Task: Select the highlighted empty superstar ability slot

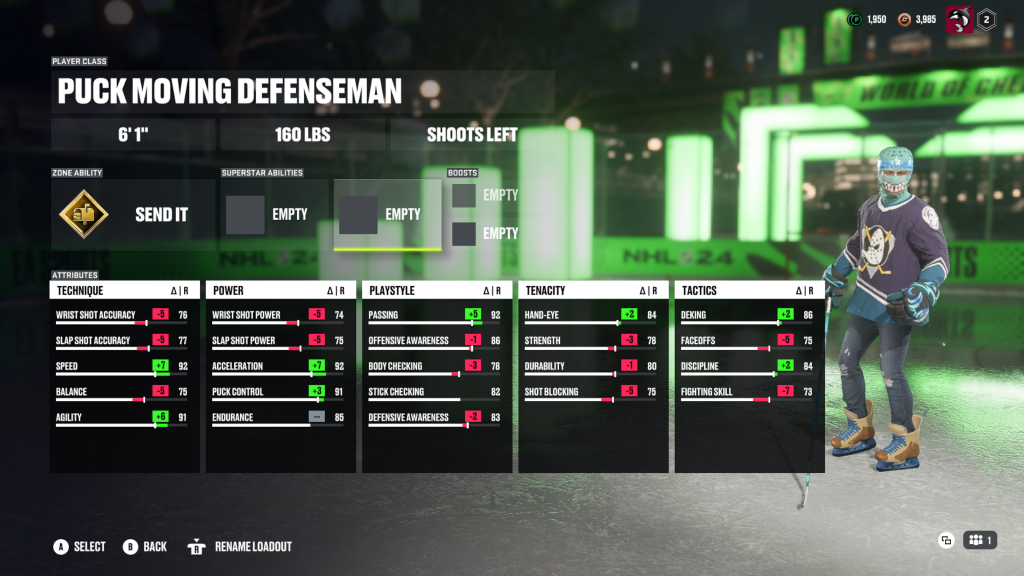Action: [x=387, y=214]
